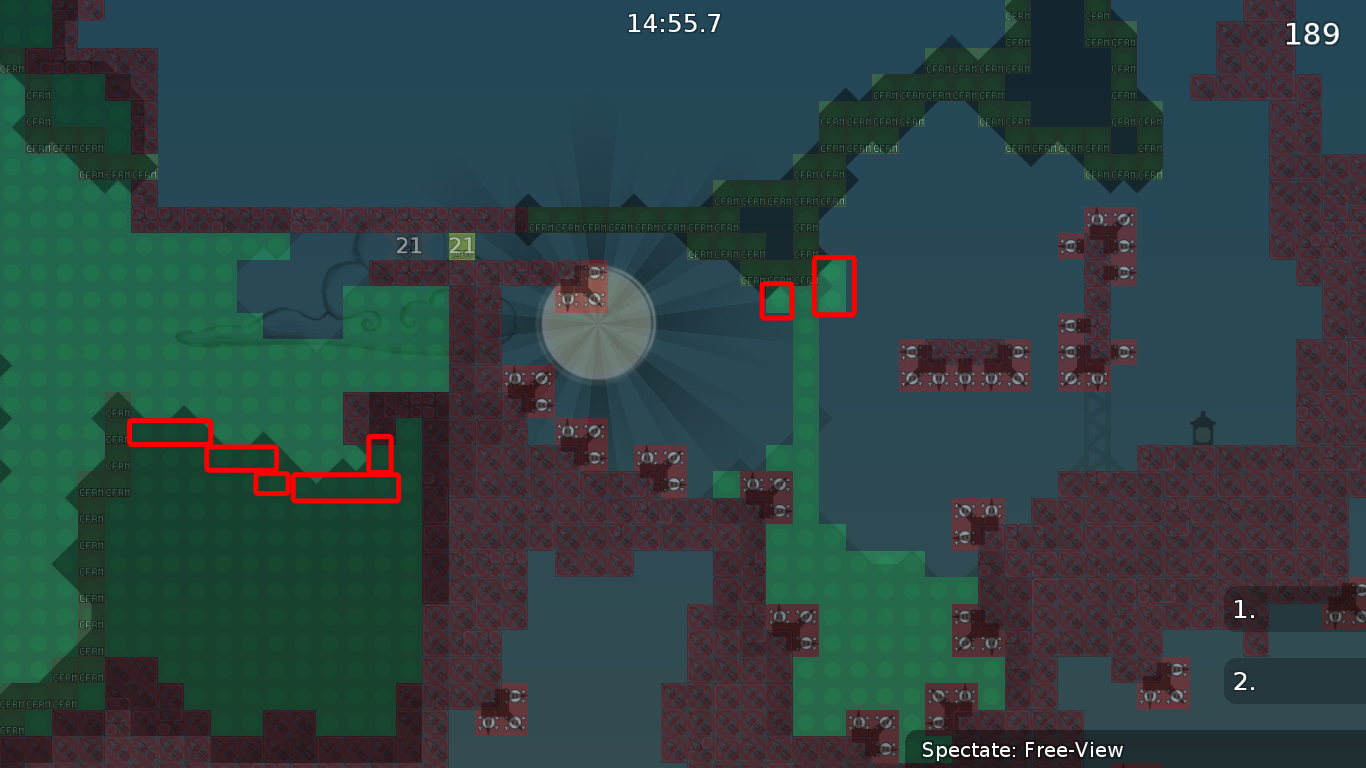Expand the leaderboard entry labeled 2.
This screenshot has width=1366, height=768.
(1245, 681)
